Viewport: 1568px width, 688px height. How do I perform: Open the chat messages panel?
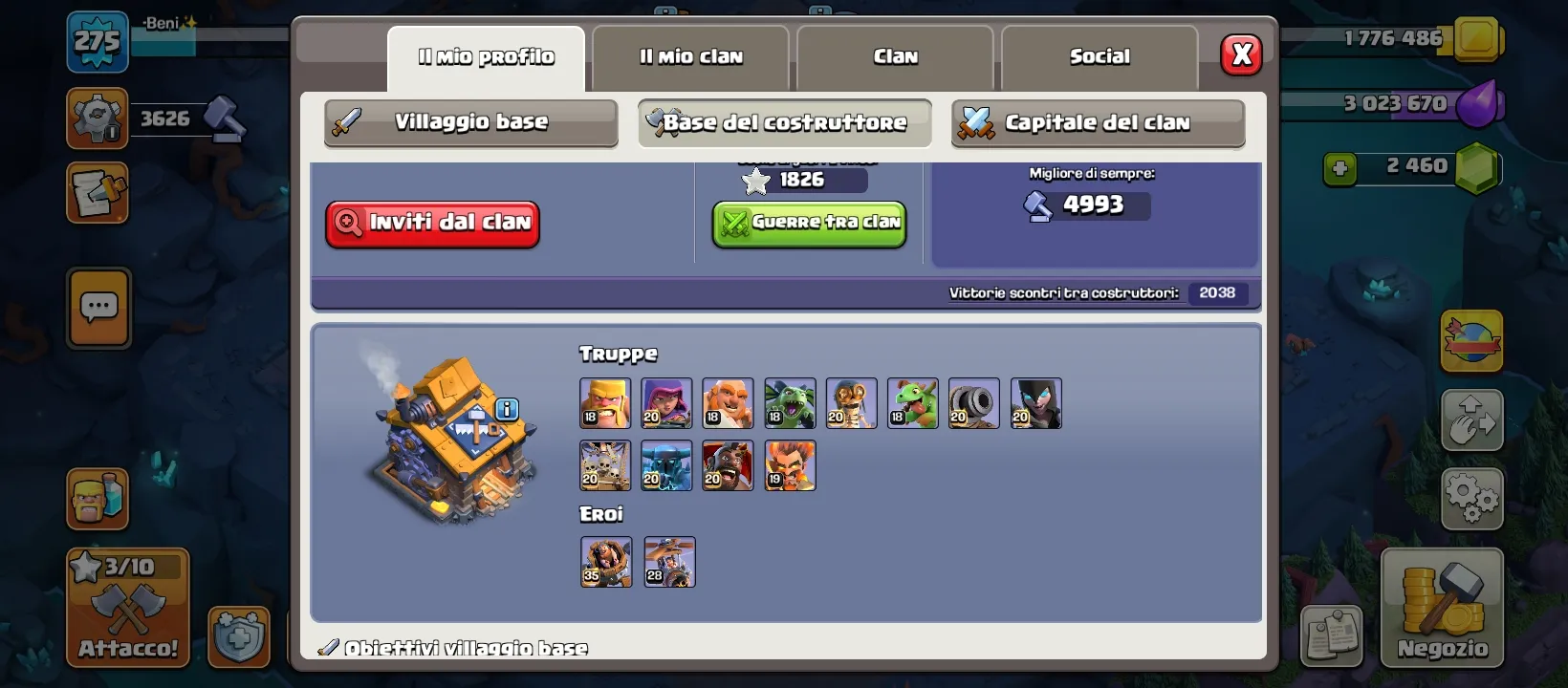(98, 309)
